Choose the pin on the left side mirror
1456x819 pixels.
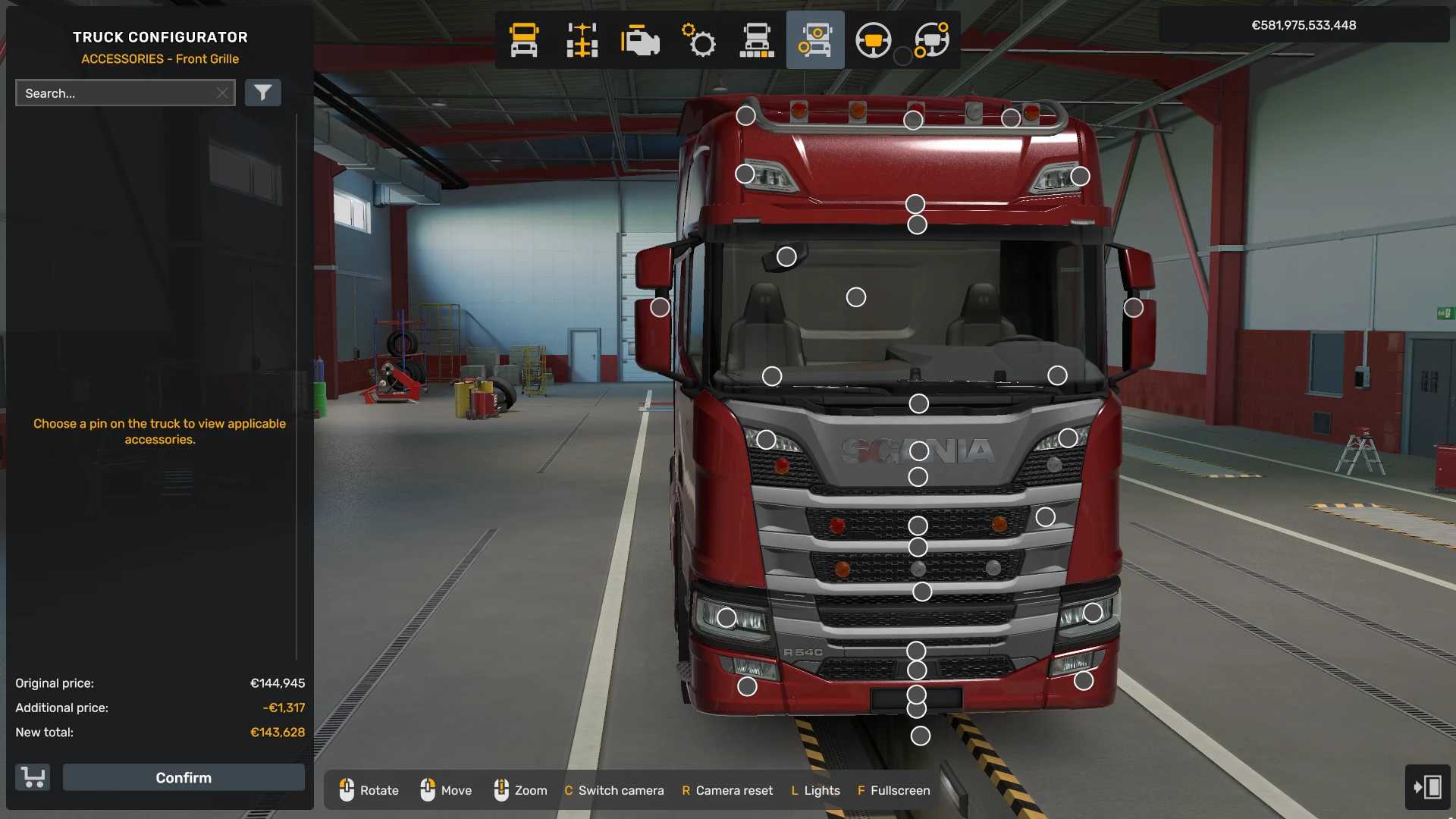[x=660, y=307]
